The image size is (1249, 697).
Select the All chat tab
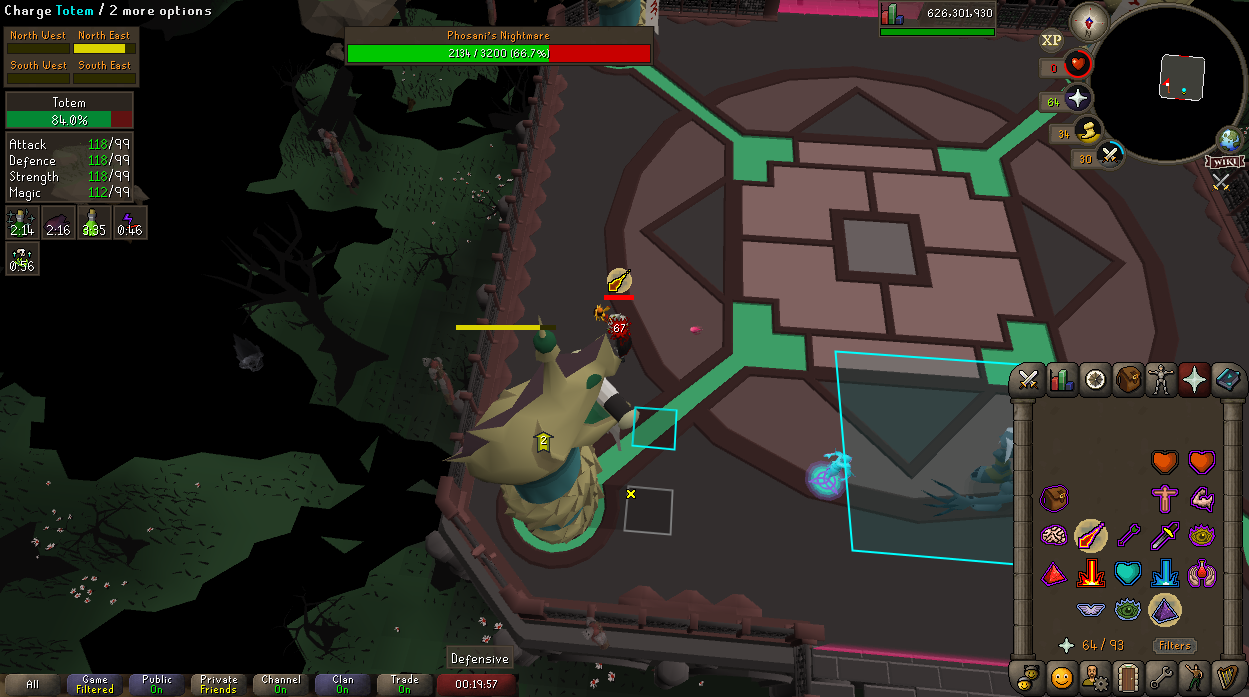[x=33, y=685]
